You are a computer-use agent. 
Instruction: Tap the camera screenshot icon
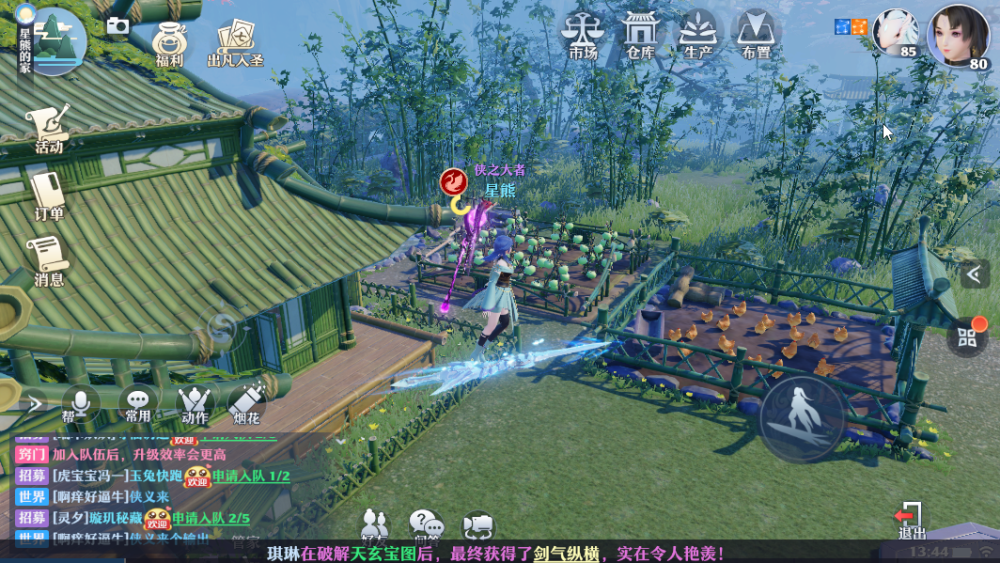118,25
